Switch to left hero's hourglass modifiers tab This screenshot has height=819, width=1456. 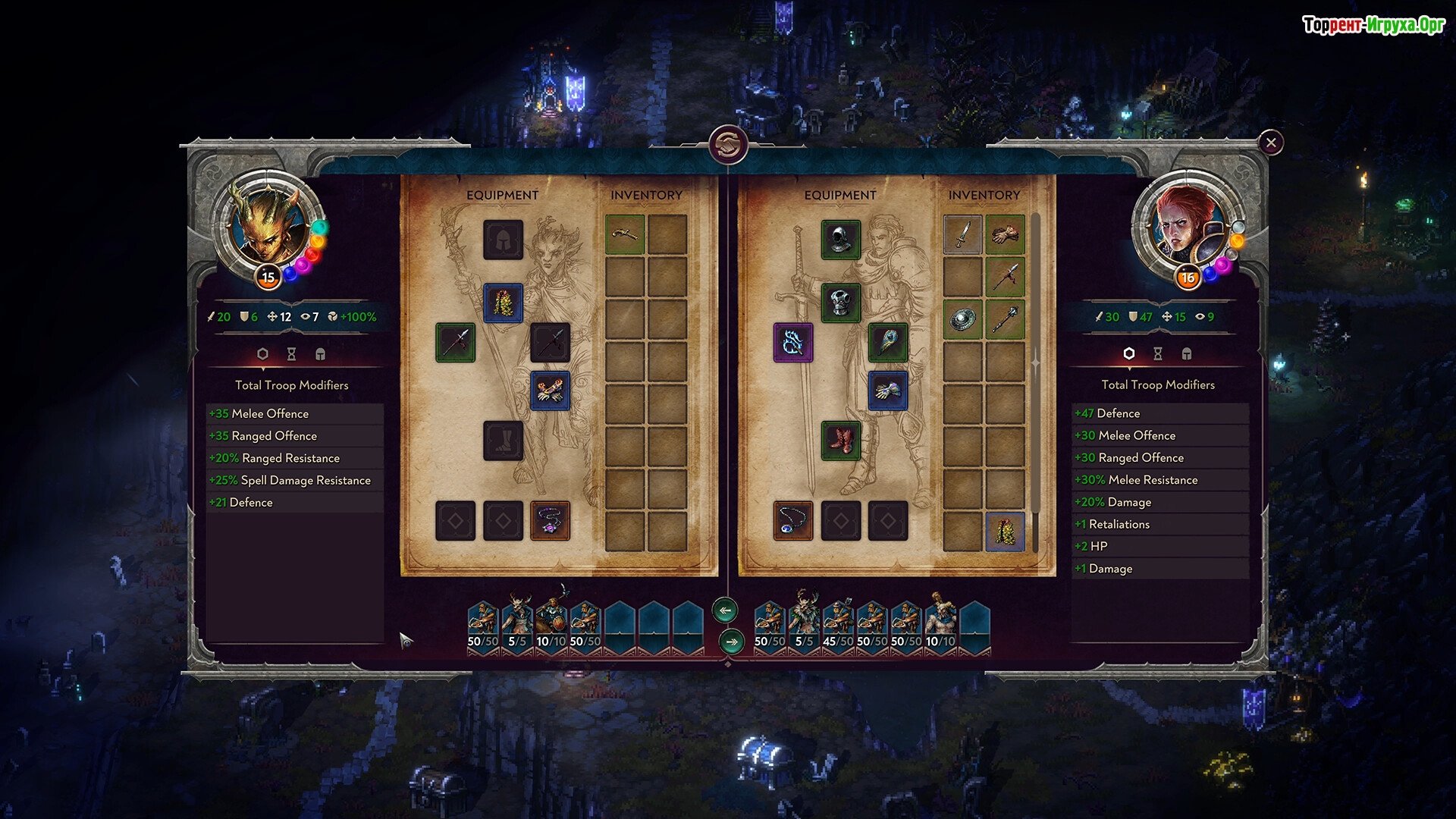point(291,354)
